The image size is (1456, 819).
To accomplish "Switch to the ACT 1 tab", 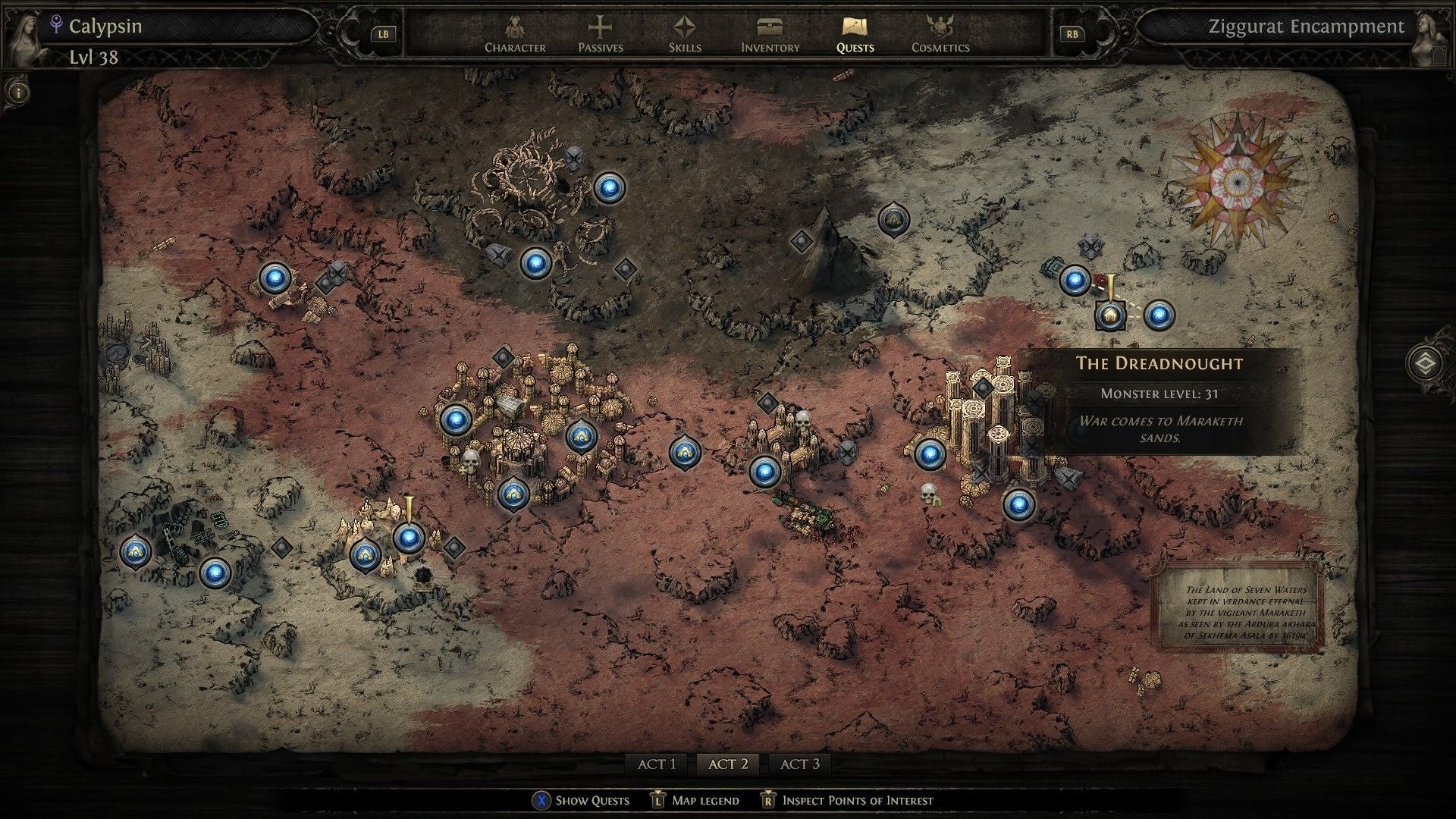I will (x=657, y=764).
